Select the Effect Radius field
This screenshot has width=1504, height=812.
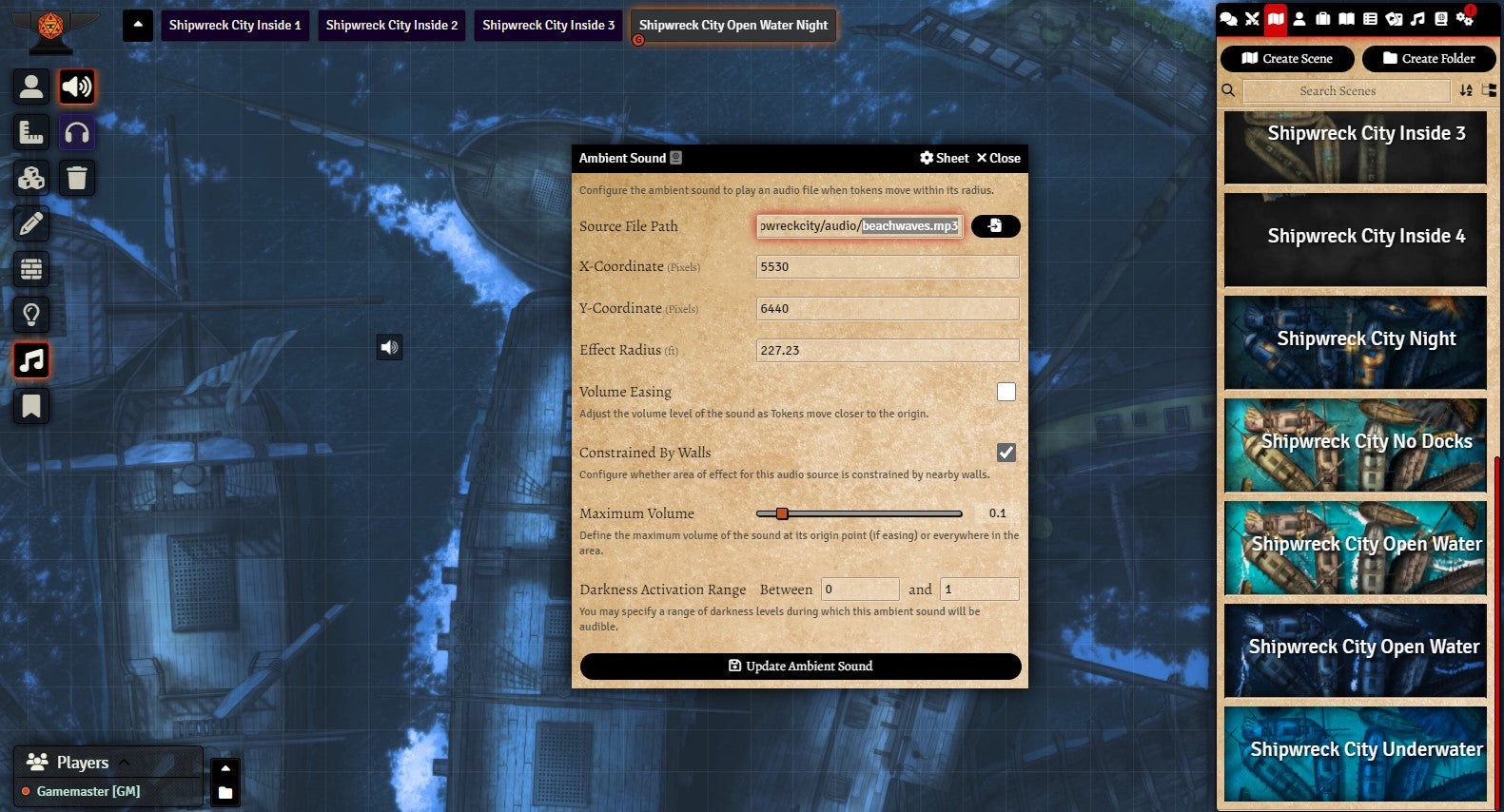tap(887, 351)
